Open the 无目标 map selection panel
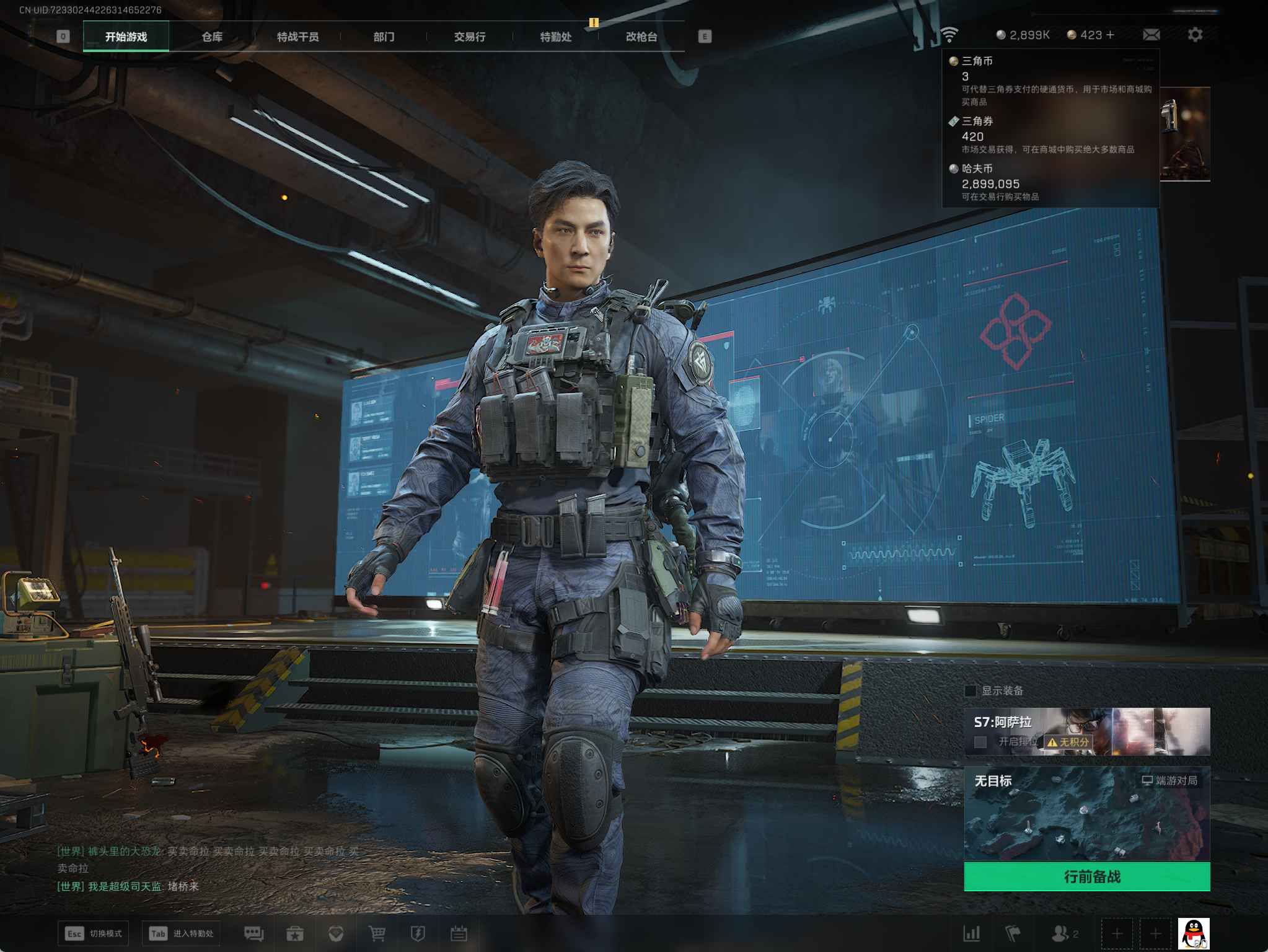Viewport: 1268px width, 952px height. click(1086, 812)
